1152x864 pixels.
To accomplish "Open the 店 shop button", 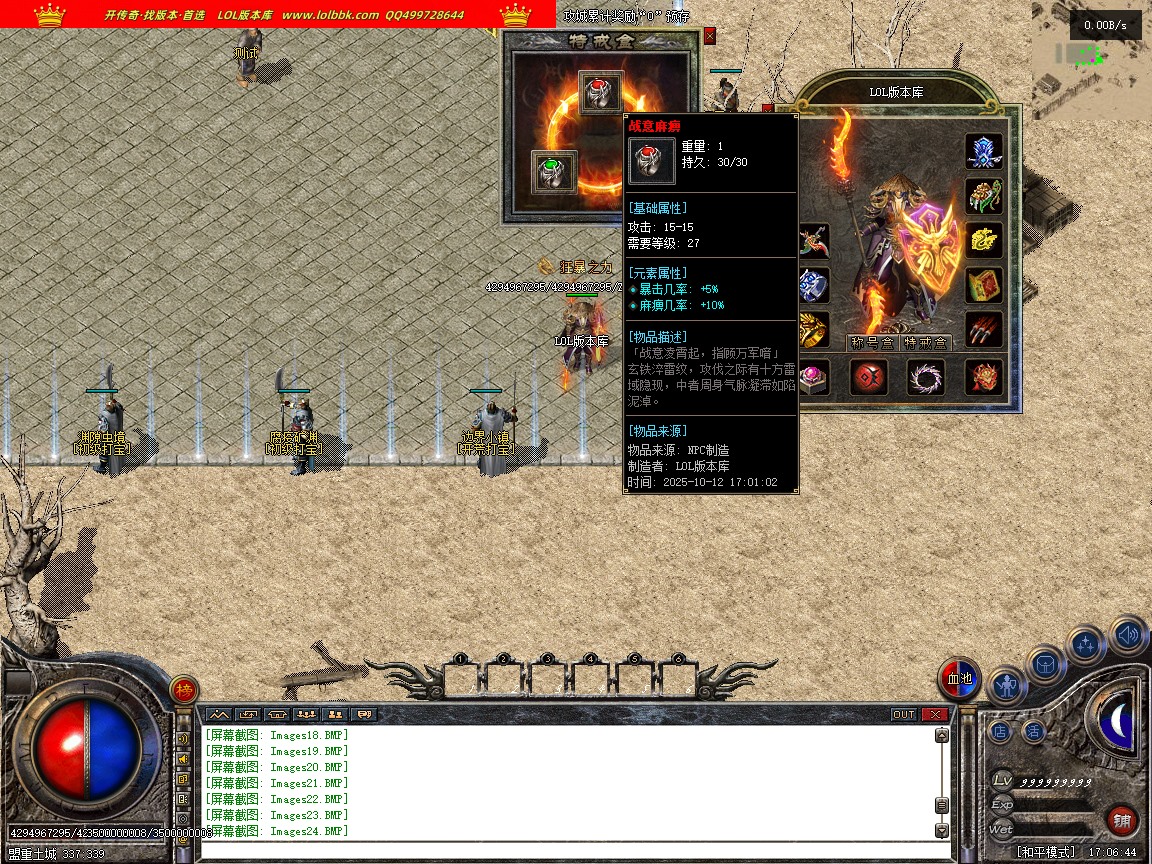I will tap(1001, 732).
